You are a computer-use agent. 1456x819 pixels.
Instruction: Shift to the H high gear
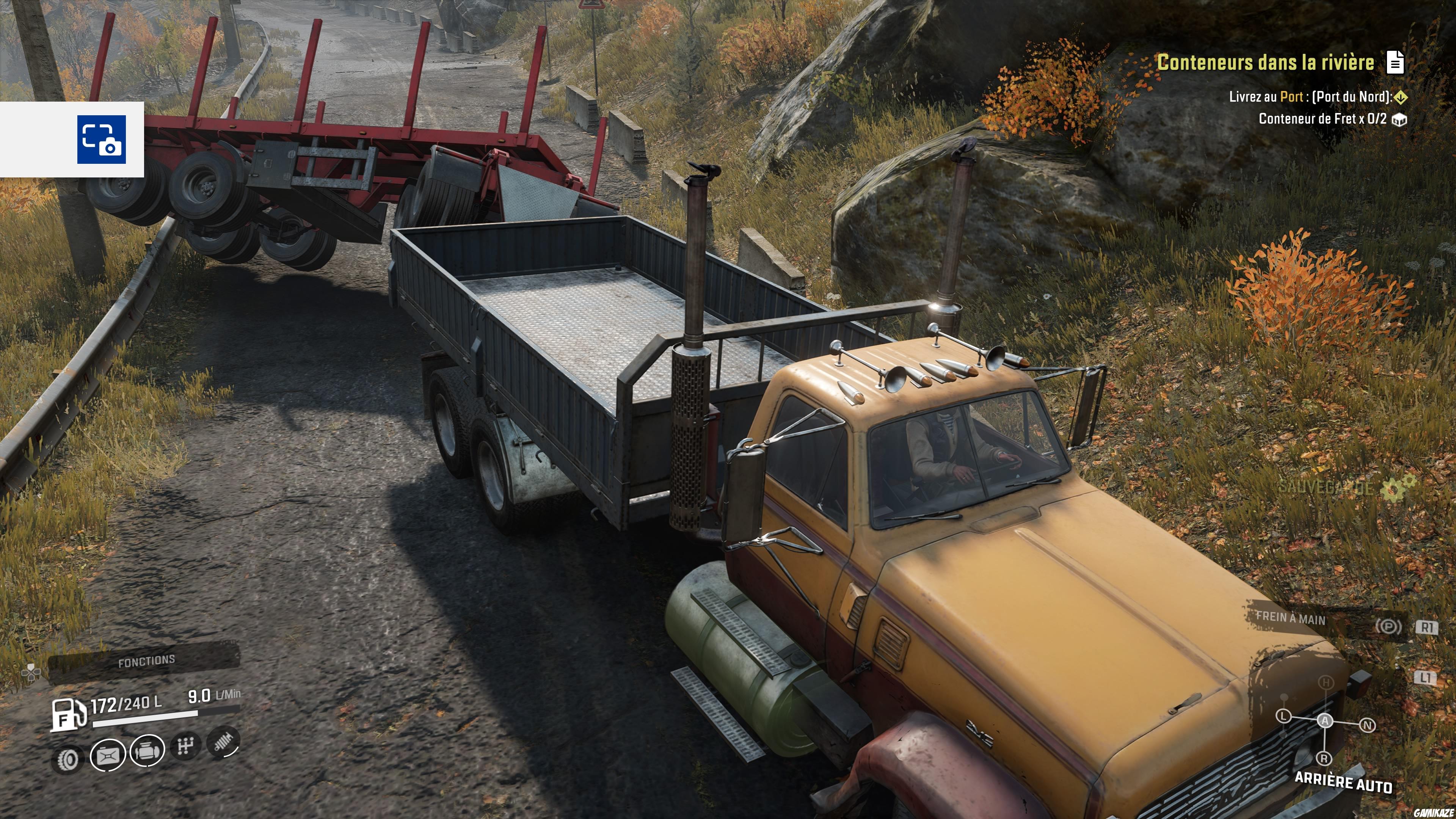click(1326, 683)
